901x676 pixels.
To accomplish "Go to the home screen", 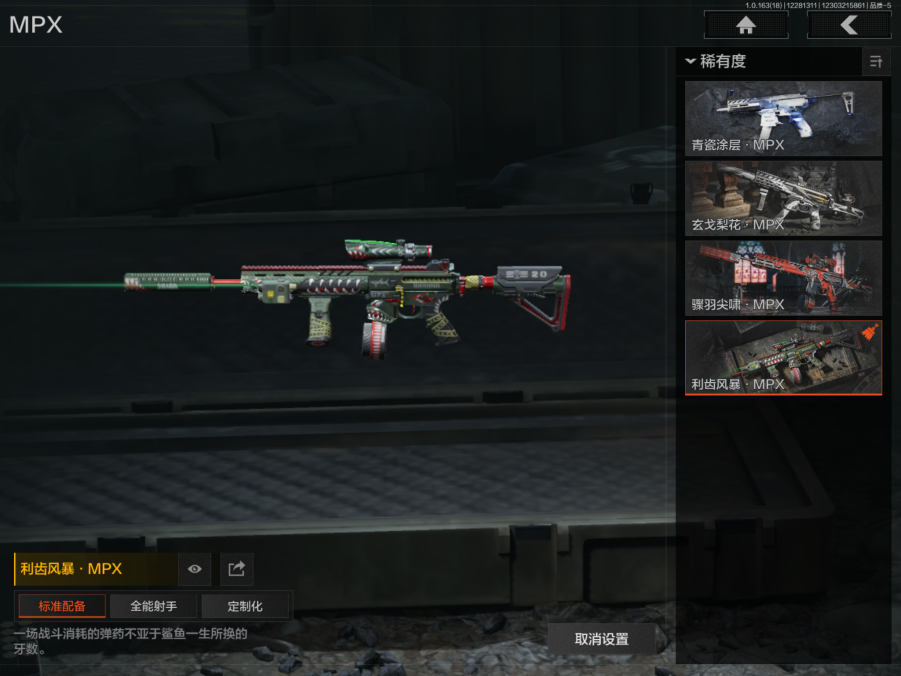I will pos(745,25).
